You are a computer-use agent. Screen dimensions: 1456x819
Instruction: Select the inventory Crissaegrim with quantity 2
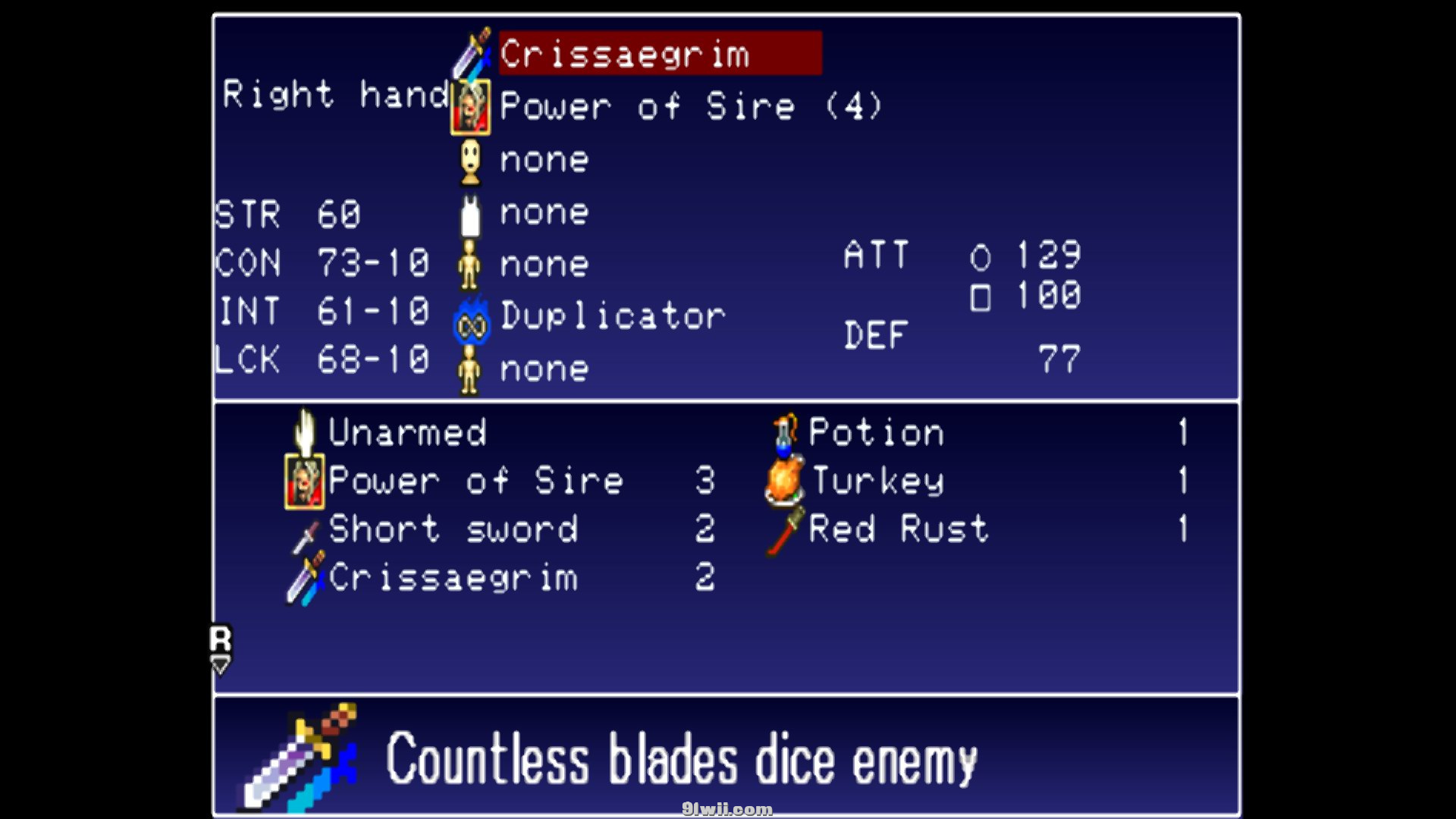pyautogui.click(x=453, y=578)
